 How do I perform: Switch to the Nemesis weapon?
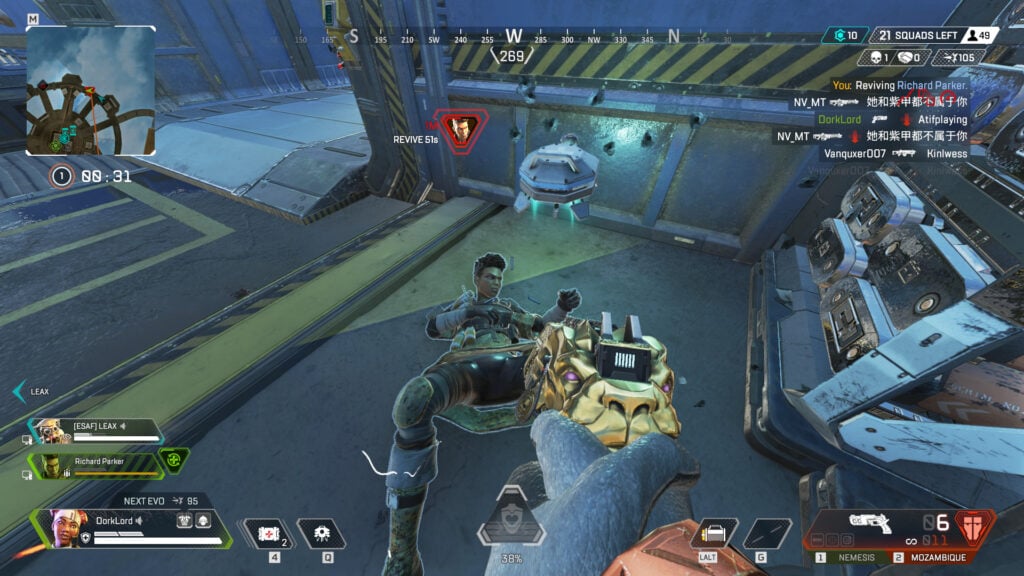tap(853, 557)
